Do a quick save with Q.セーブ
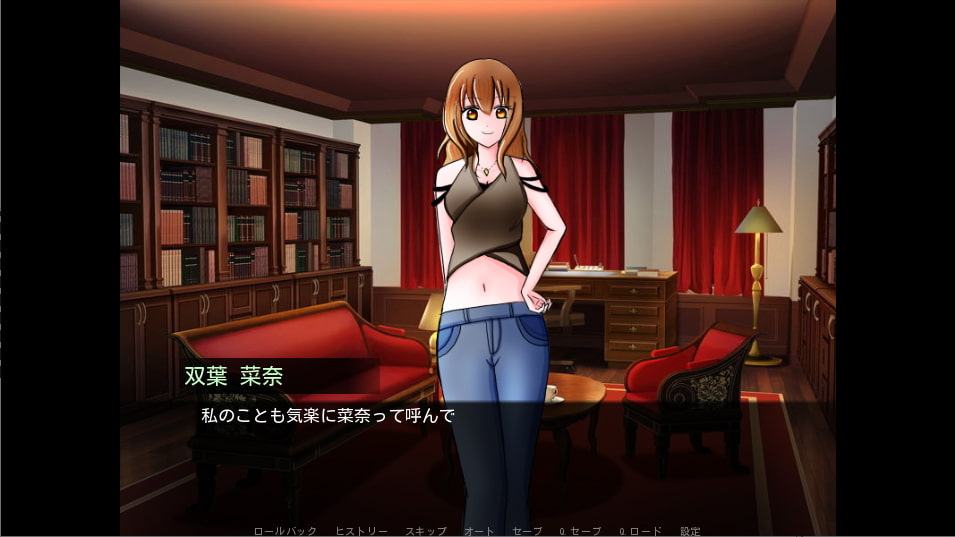Image resolution: width=955 pixels, height=537 pixels. point(580,531)
